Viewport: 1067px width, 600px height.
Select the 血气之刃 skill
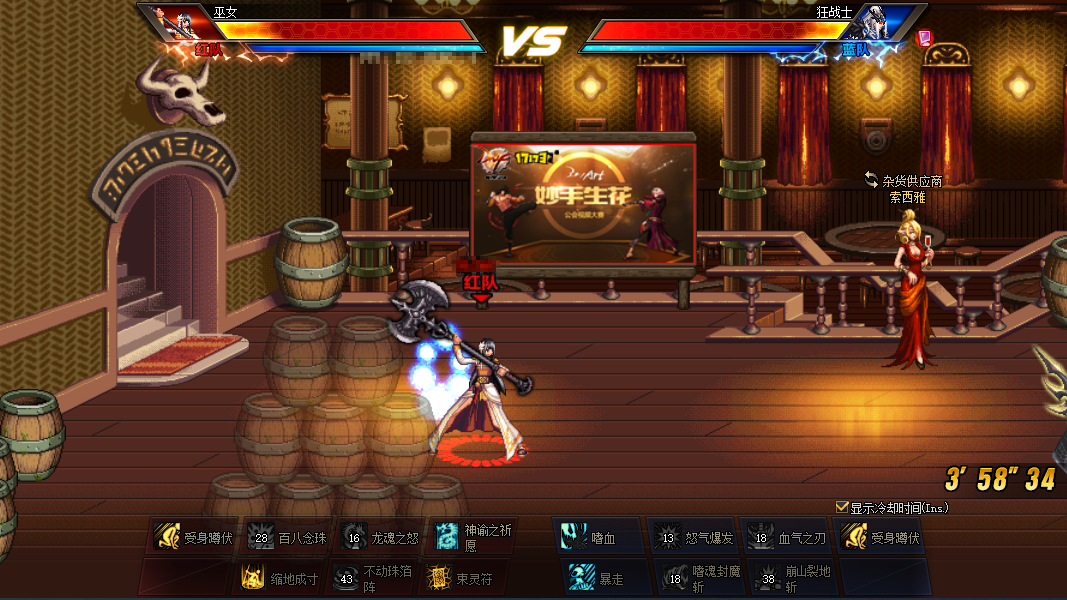click(761, 538)
